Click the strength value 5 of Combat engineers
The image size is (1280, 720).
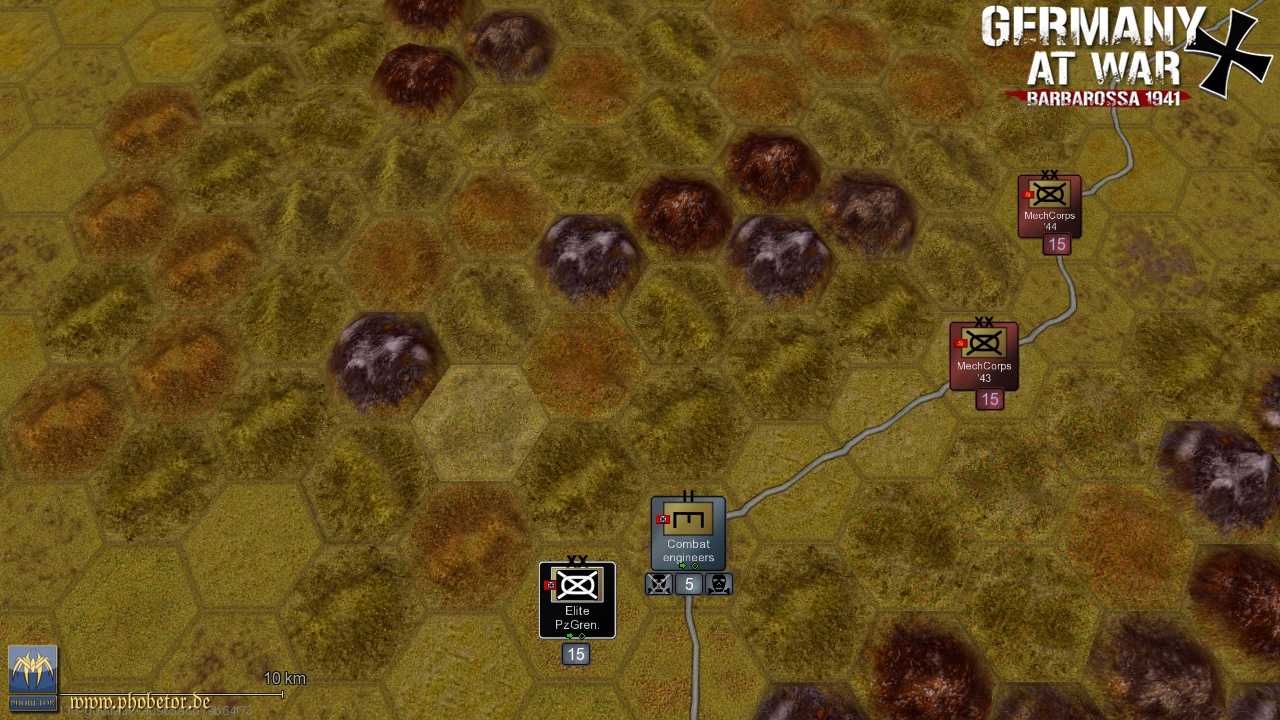coord(690,584)
